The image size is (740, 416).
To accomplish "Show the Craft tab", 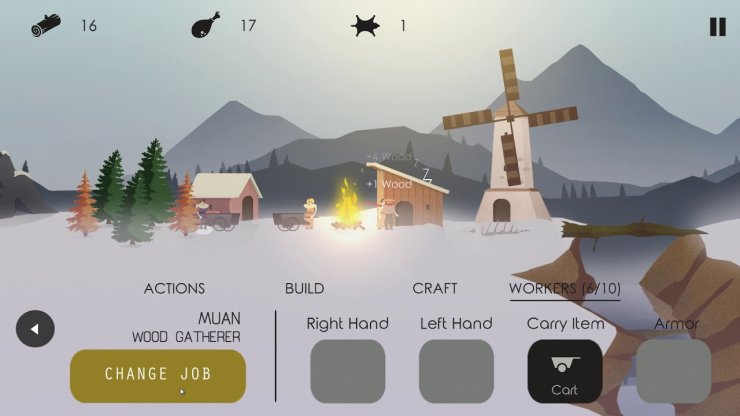I will click(x=435, y=288).
